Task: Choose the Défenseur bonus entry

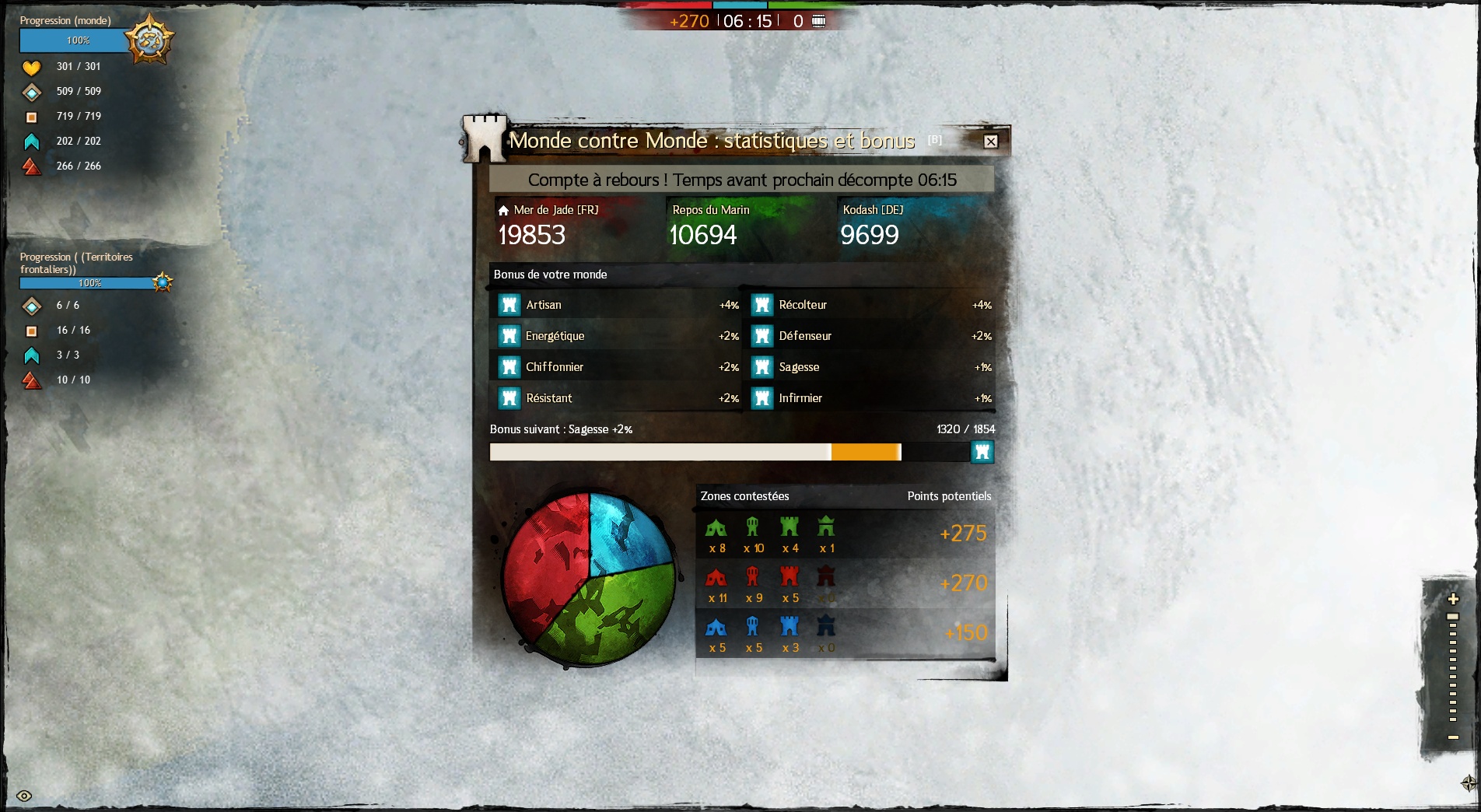Action: (870, 336)
